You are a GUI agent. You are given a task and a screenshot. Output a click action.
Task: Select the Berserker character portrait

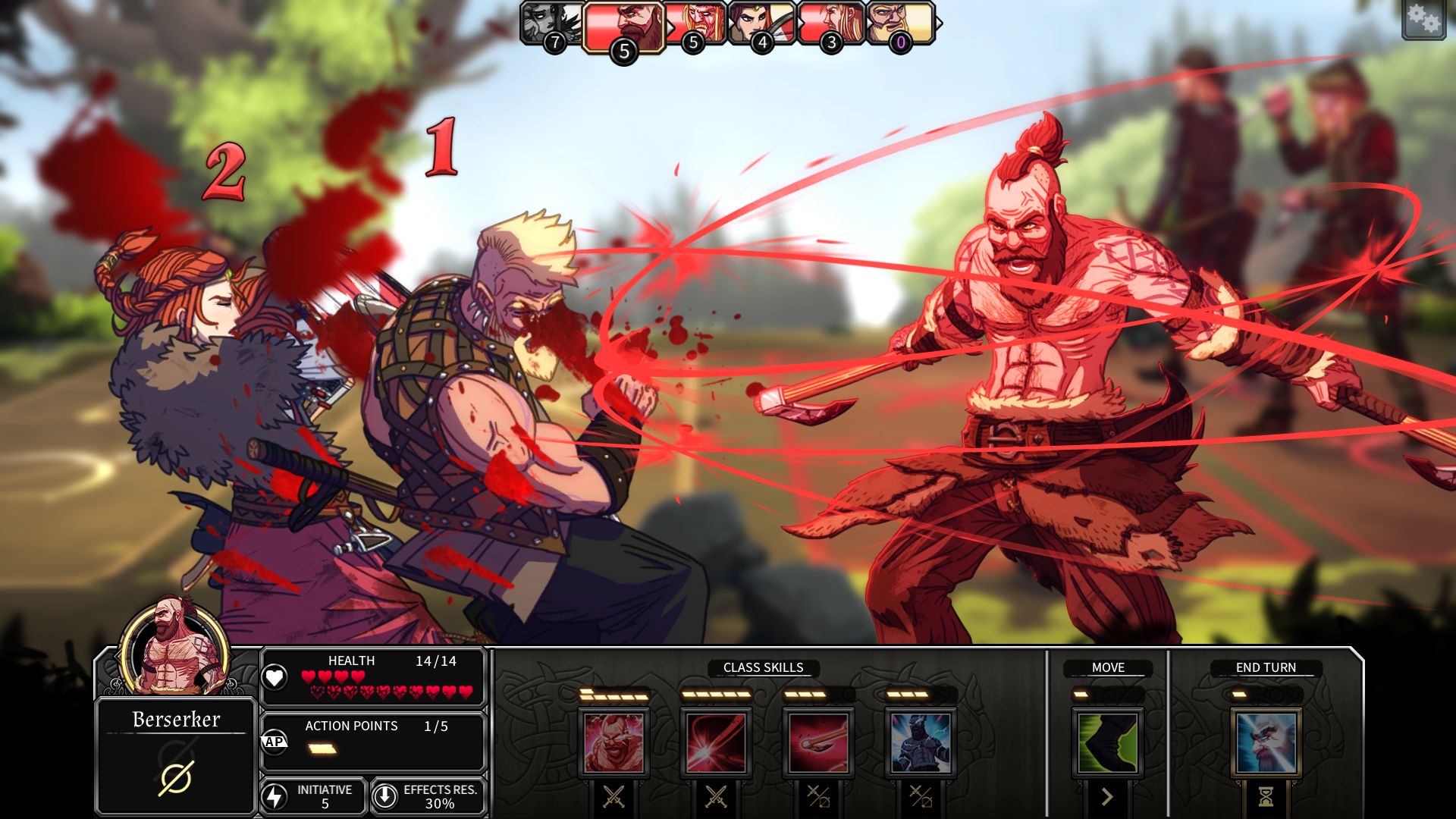[175, 646]
